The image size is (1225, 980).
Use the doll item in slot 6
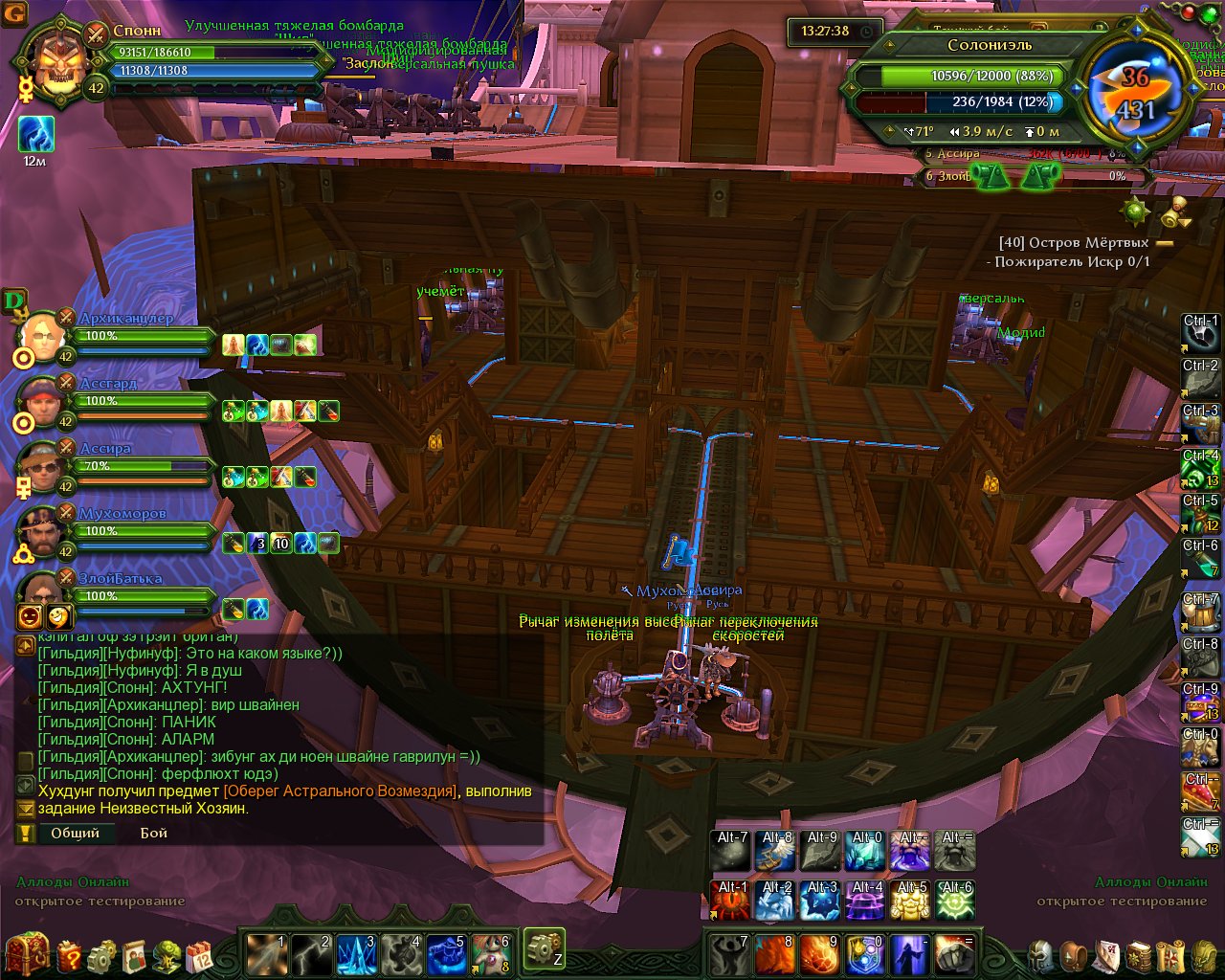click(x=492, y=953)
